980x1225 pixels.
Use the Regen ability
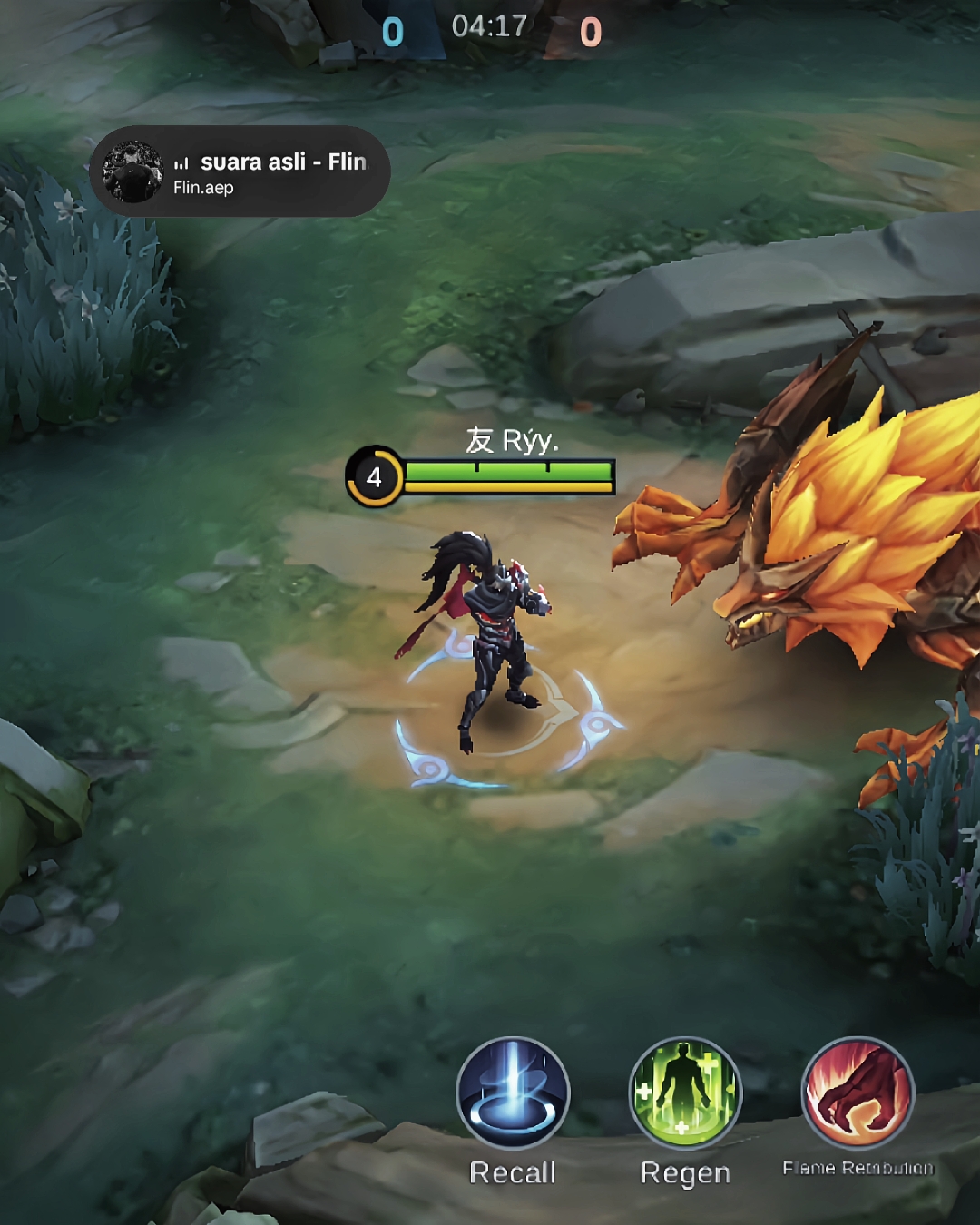685,1093
